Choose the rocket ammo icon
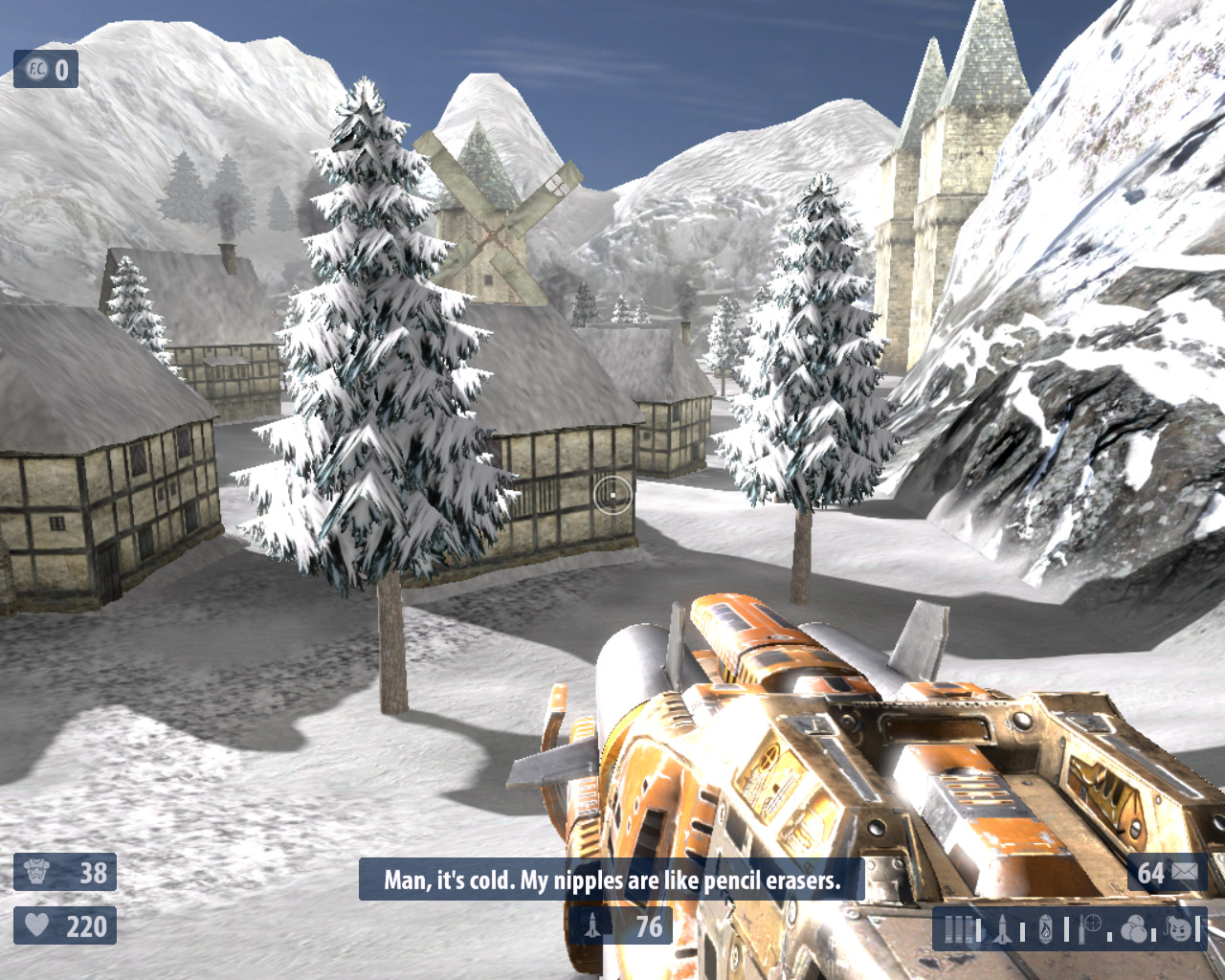The height and width of the screenshot is (980, 1225). (1002, 929)
